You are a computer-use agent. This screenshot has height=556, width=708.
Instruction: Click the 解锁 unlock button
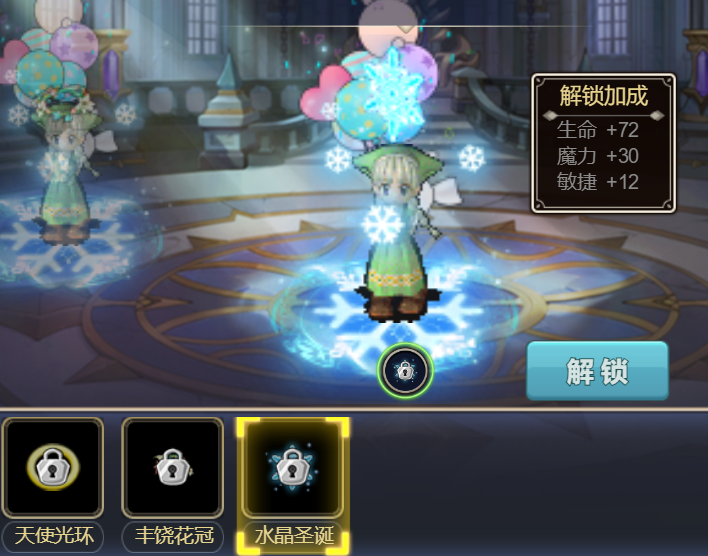pyautogui.click(x=597, y=371)
